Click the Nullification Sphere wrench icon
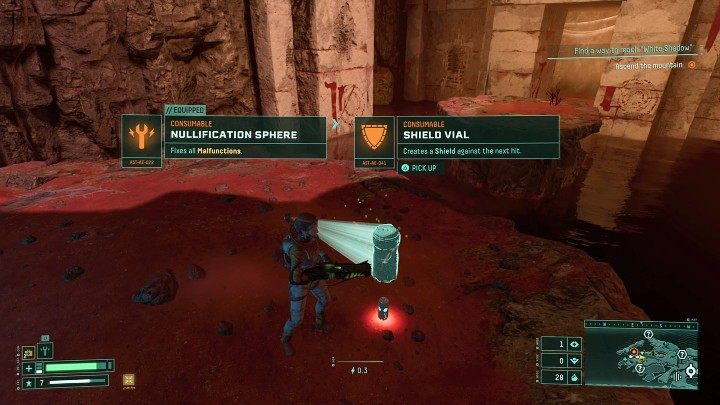 coord(143,136)
